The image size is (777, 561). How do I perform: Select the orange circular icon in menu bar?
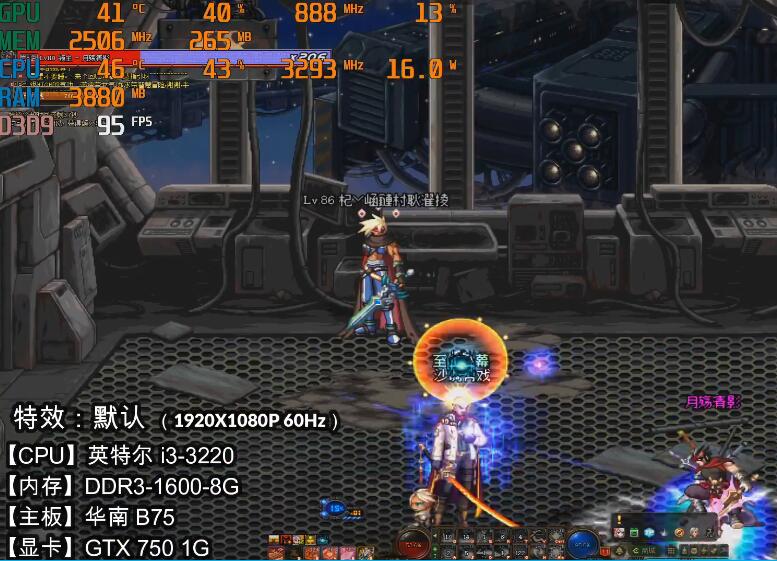[679, 533]
